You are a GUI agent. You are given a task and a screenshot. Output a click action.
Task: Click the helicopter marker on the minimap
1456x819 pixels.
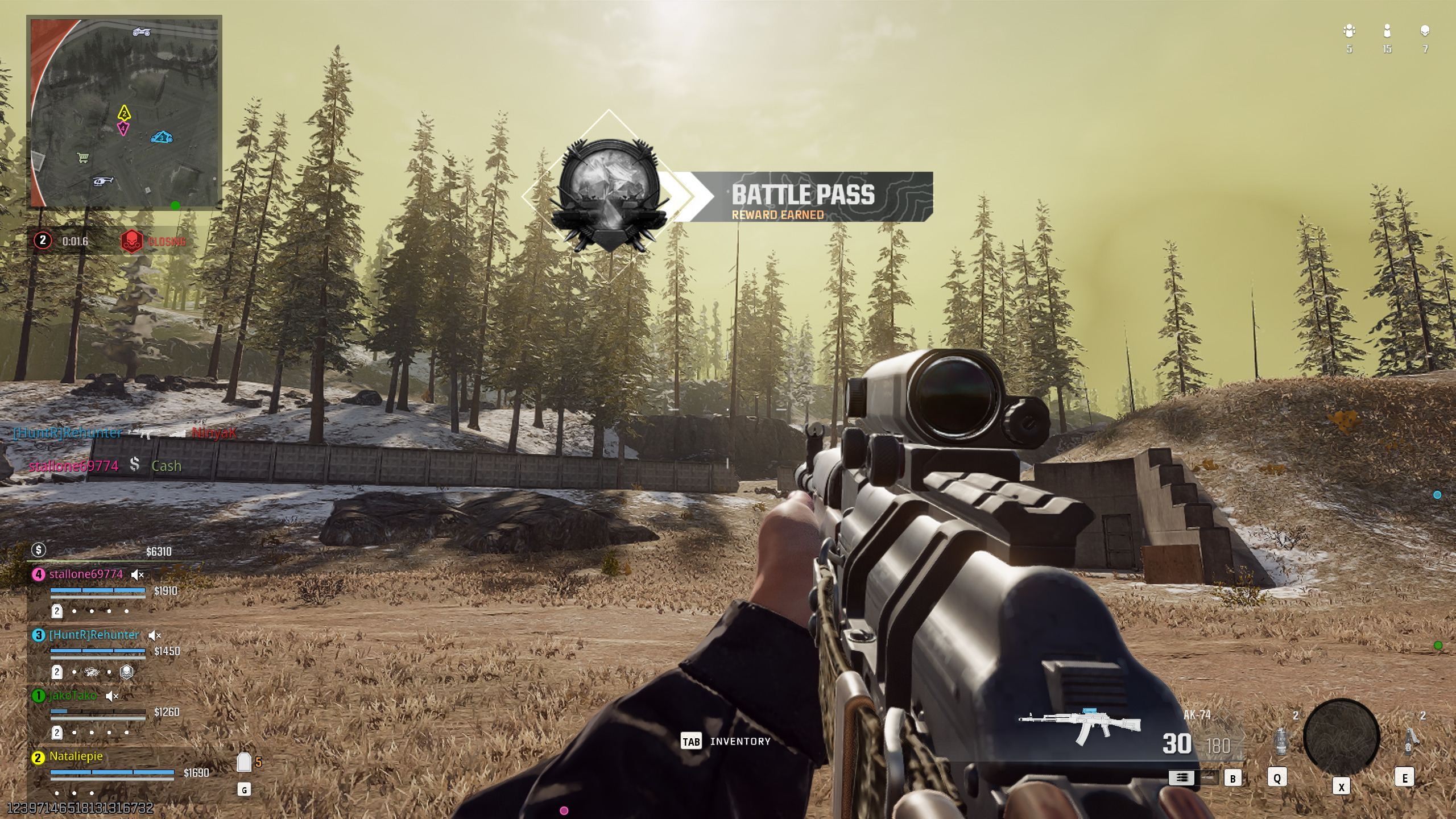(103, 181)
